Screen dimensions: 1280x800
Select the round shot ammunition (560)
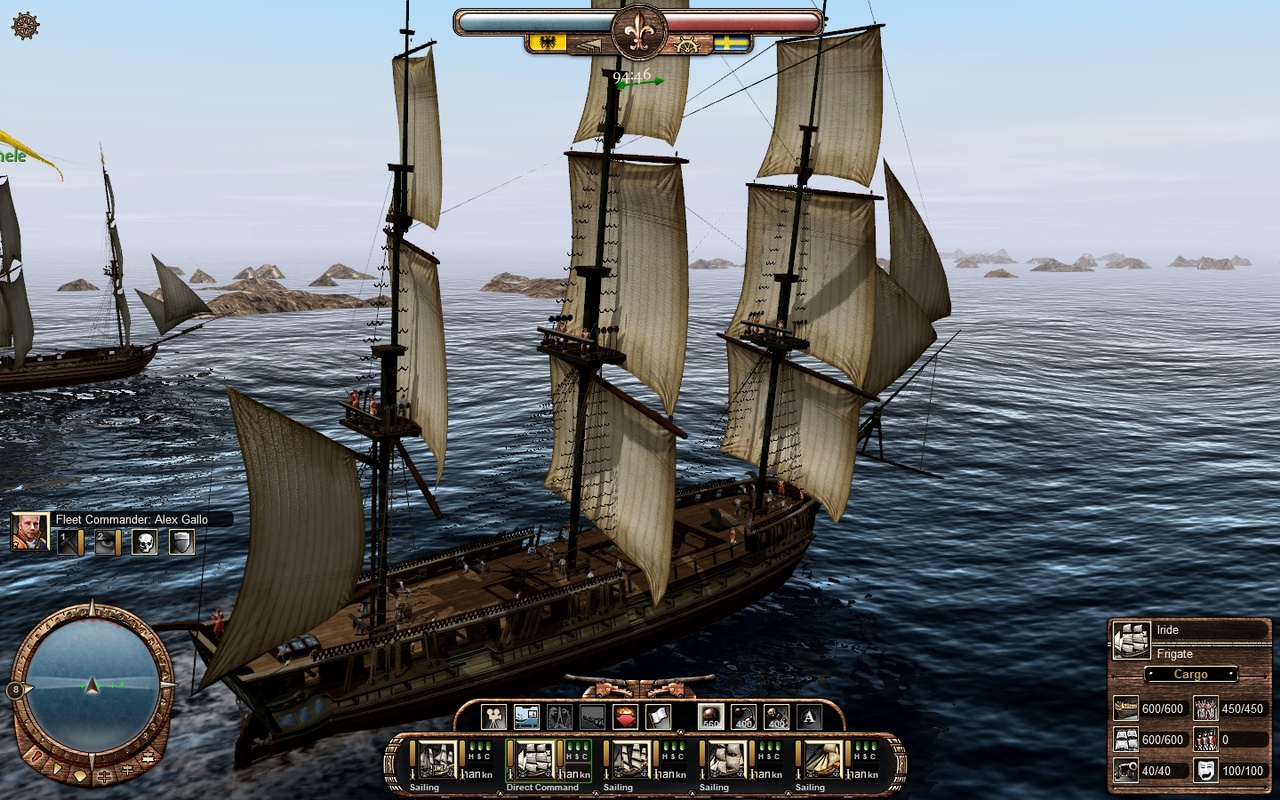point(711,716)
